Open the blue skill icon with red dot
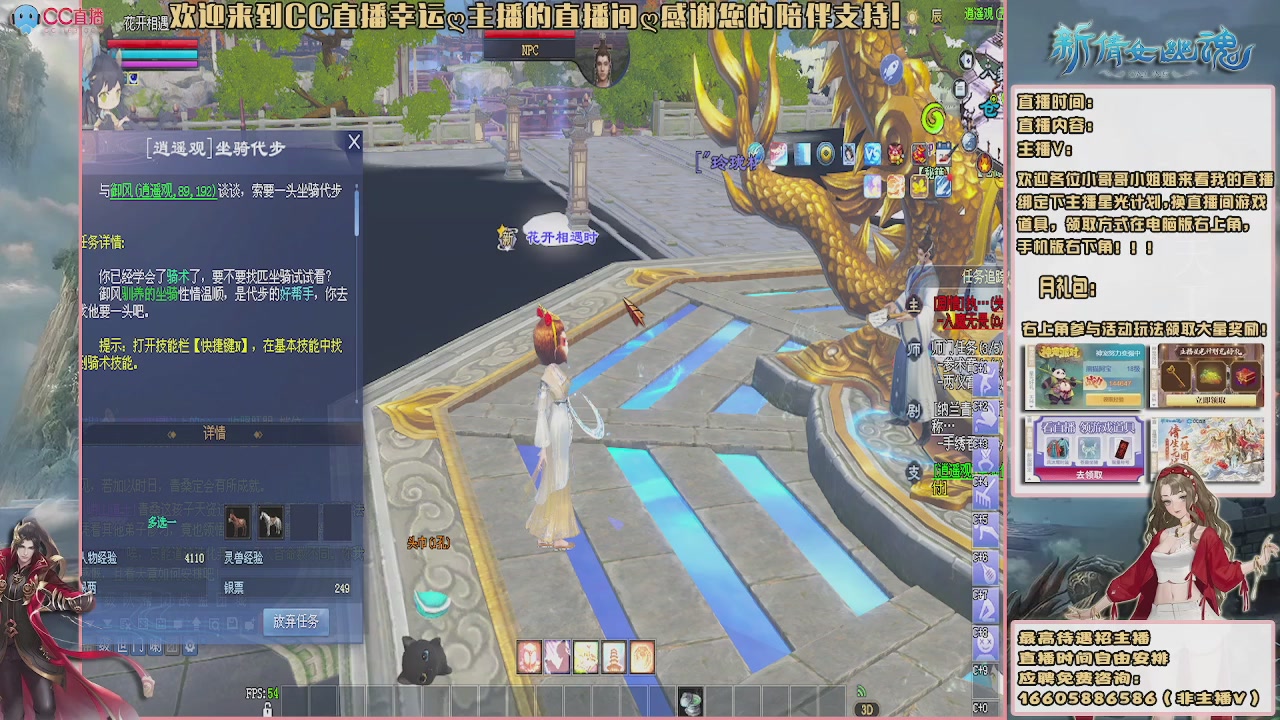1280x720 pixels. (943, 187)
